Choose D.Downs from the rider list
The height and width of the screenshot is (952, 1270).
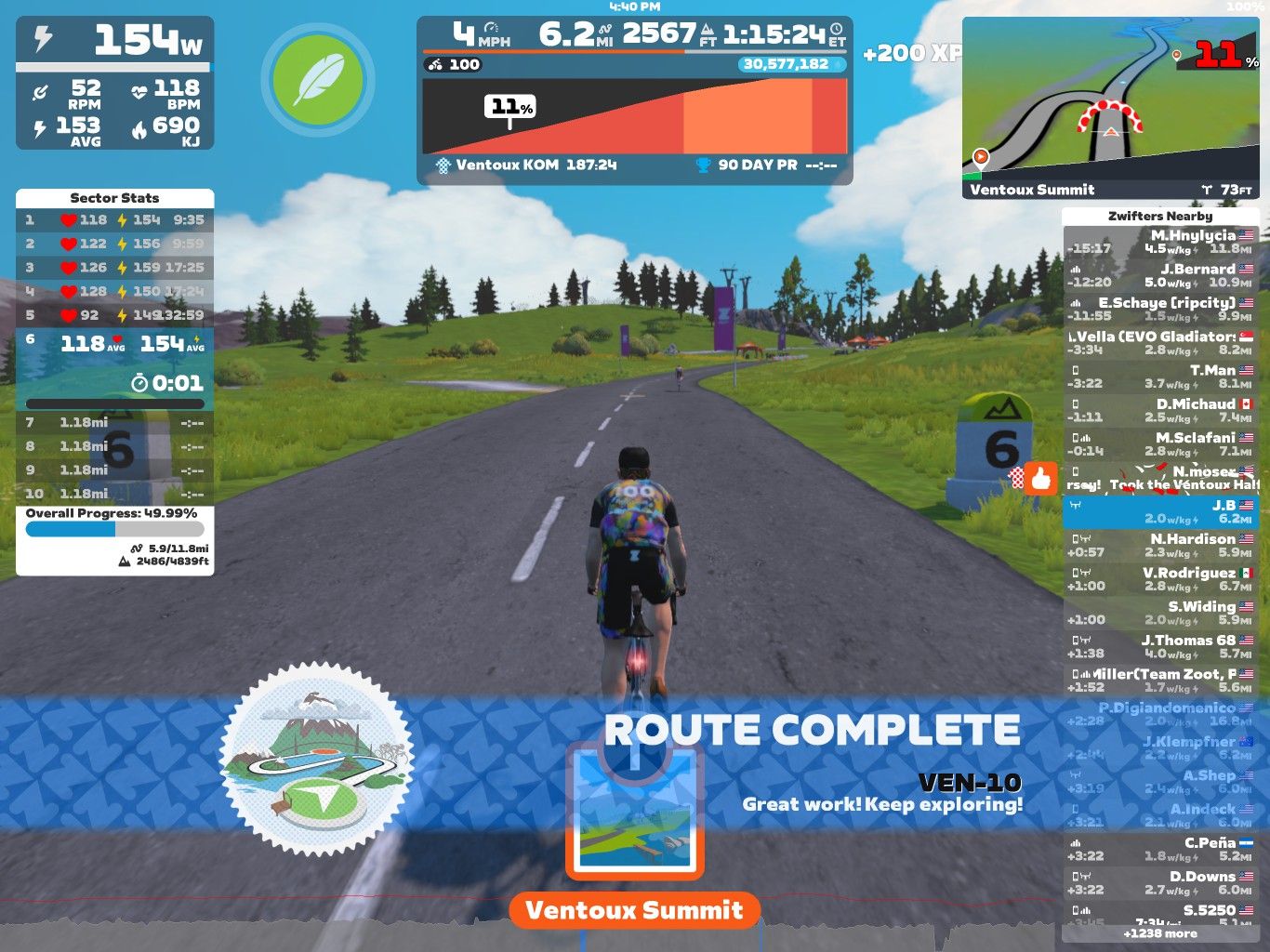click(1159, 882)
